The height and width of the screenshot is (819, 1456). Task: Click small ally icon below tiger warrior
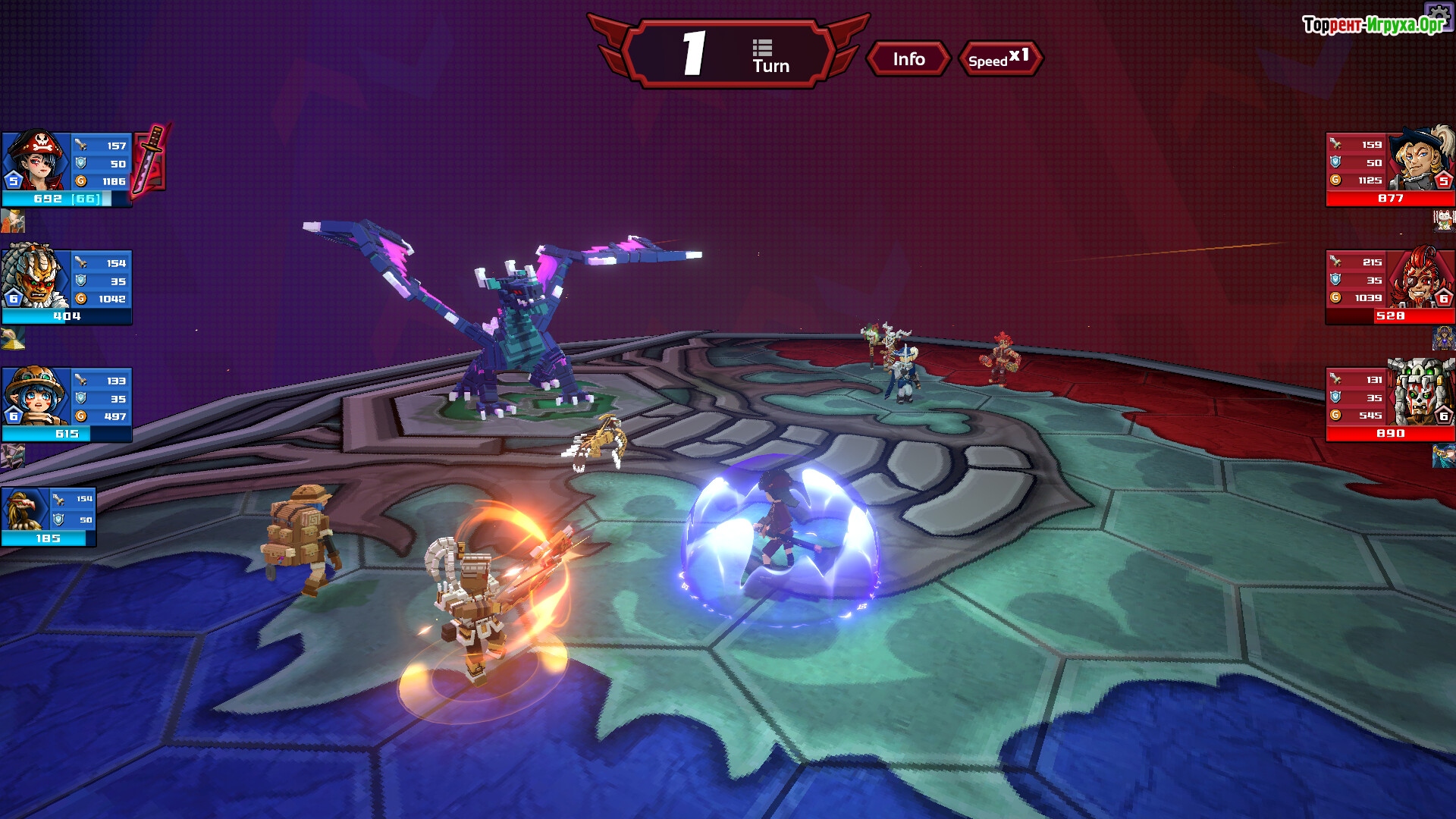[13, 338]
